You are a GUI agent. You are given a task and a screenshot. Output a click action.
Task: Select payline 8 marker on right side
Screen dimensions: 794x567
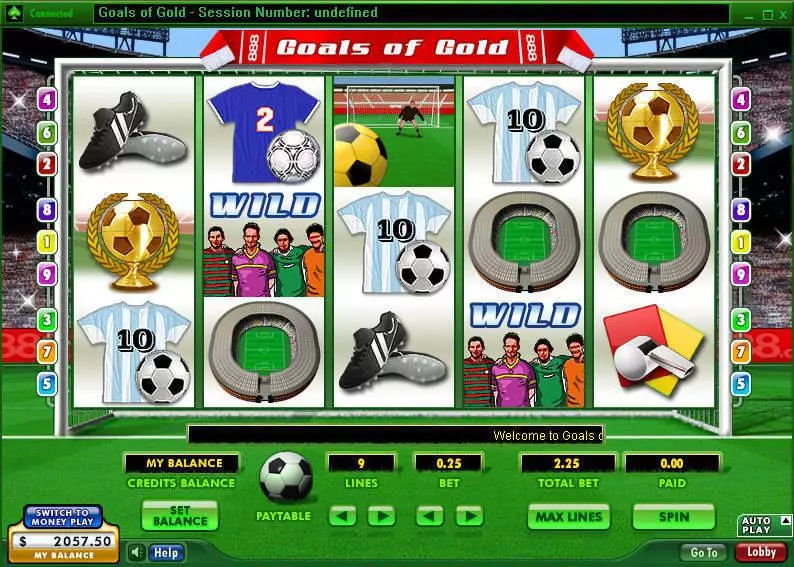point(741,210)
